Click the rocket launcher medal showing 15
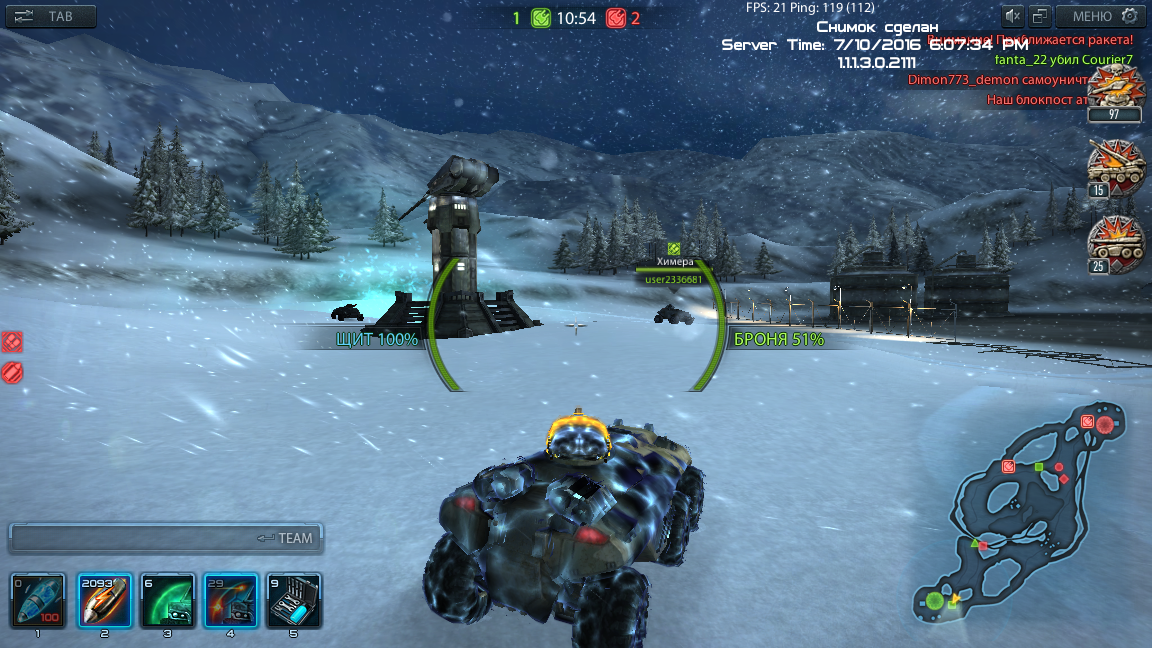The width and height of the screenshot is (1152, 648). [x=1115, y=168]
